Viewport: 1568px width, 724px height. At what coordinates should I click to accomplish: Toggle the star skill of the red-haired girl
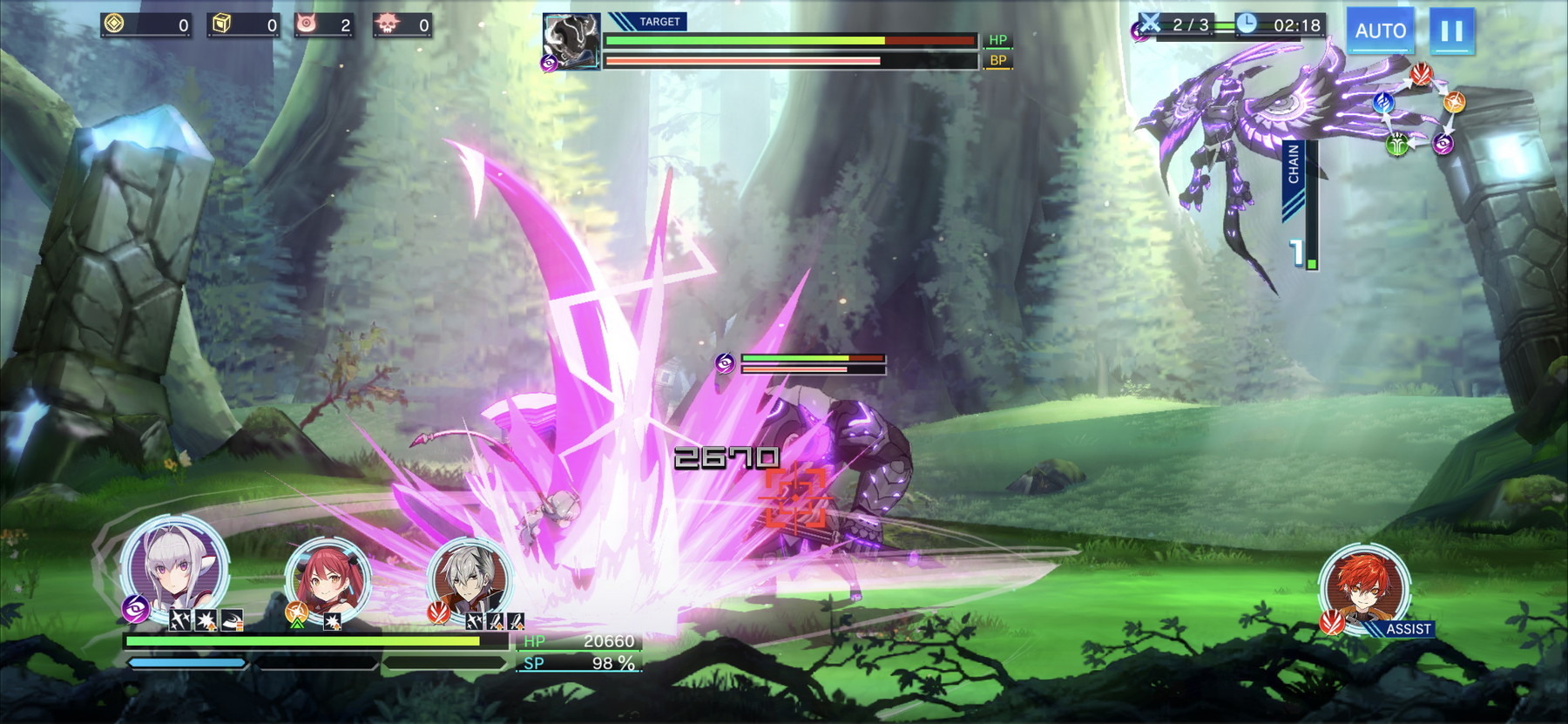click(331, 621)
